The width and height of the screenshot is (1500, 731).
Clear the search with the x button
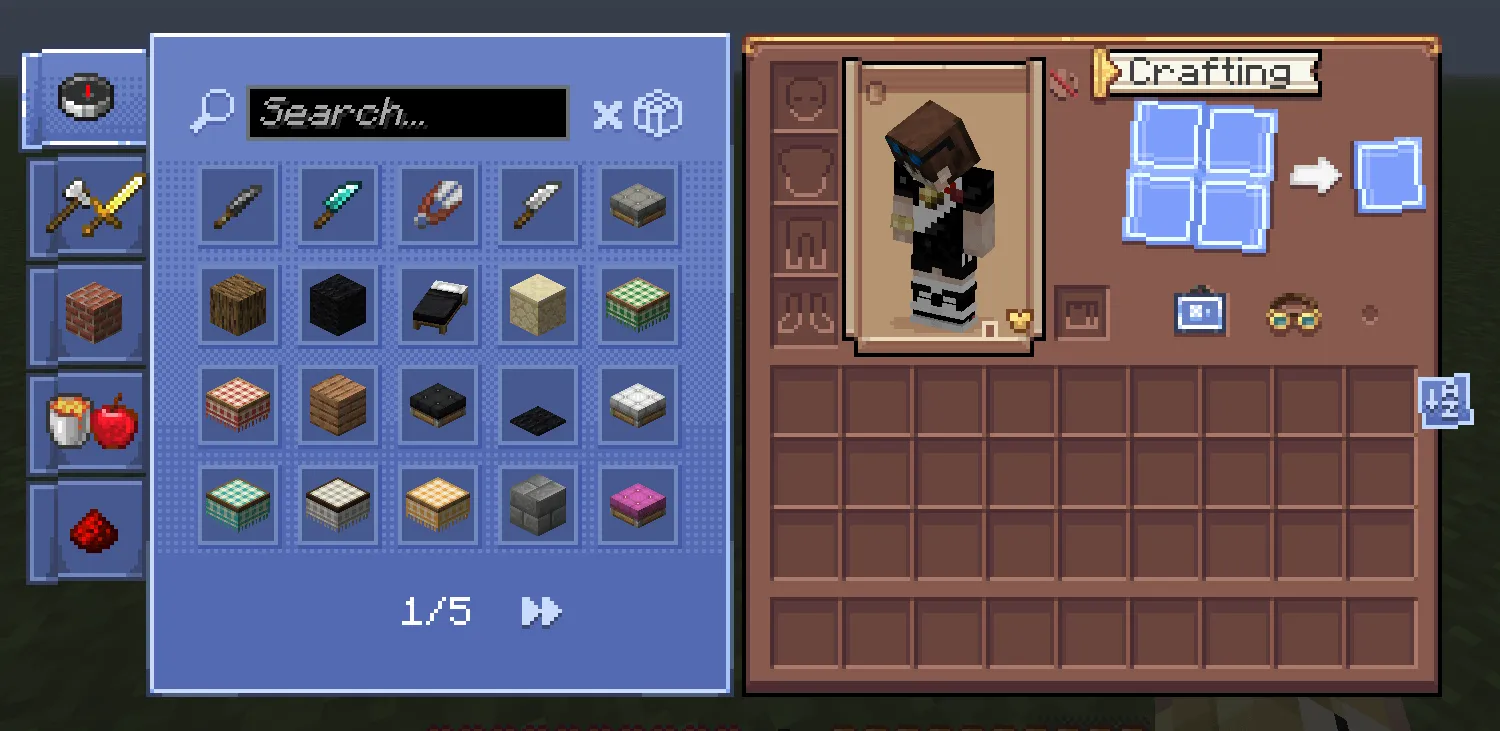coord(606,113)
